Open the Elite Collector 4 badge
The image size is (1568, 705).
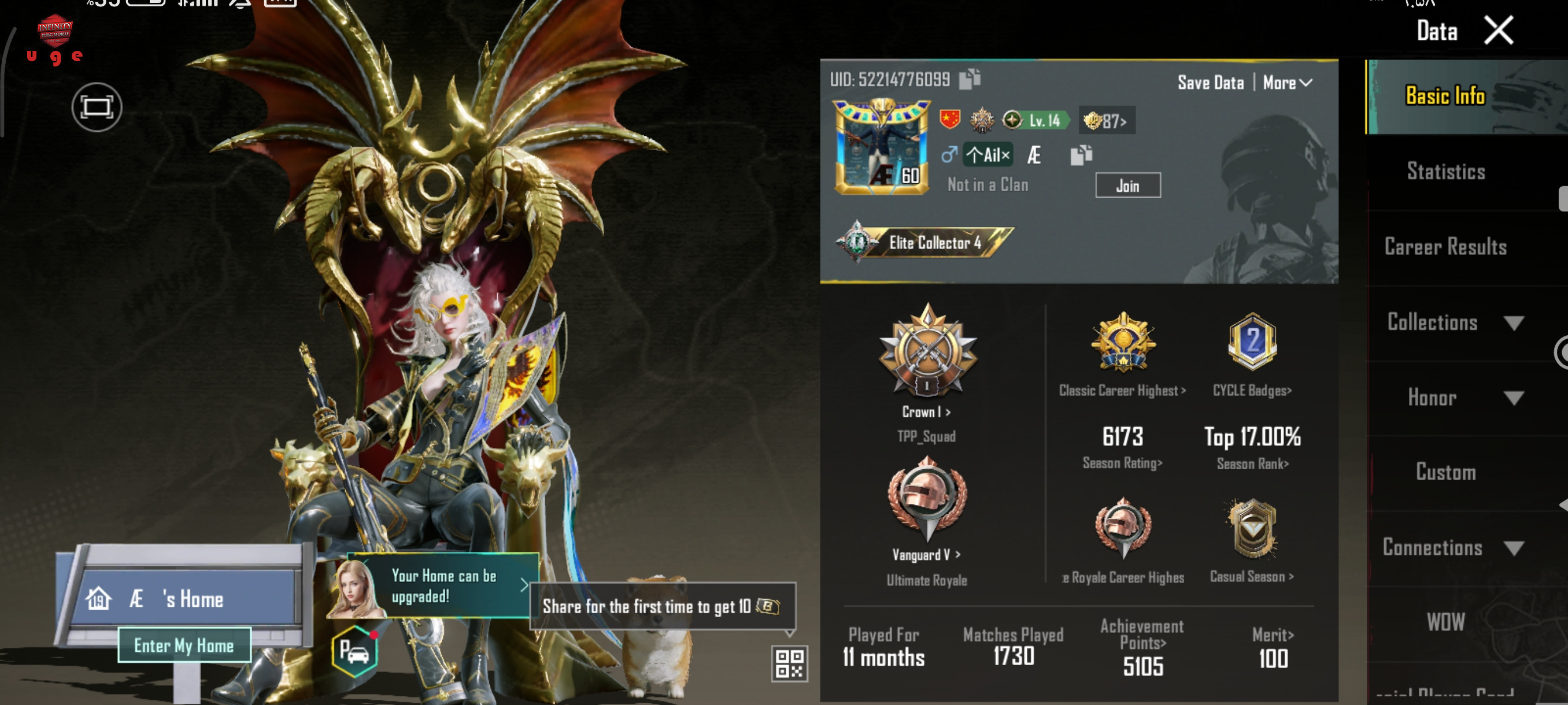pos(924,243)
